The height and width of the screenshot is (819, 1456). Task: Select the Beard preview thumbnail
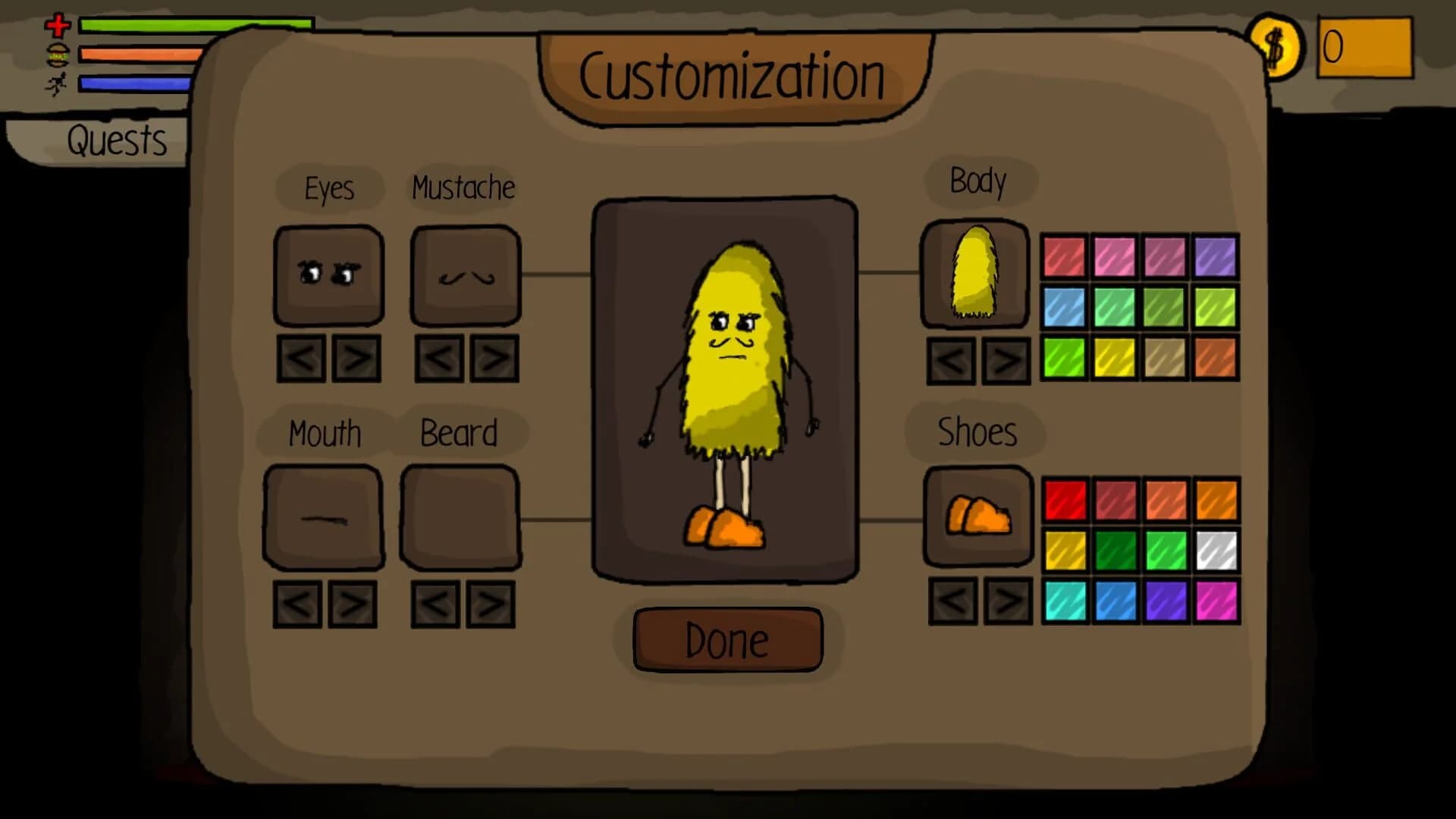(459, 518)
